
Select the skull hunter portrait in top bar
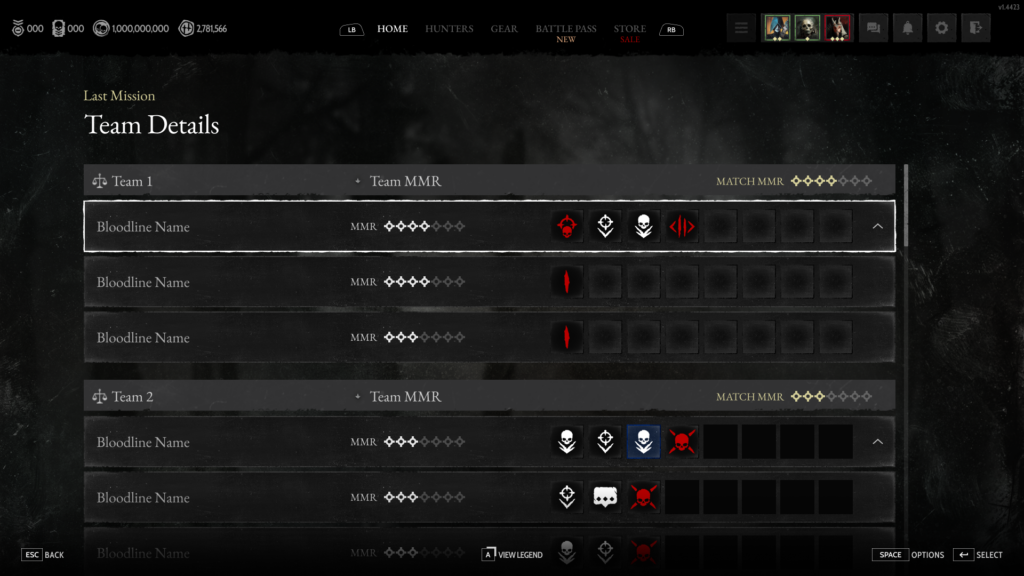807,28
